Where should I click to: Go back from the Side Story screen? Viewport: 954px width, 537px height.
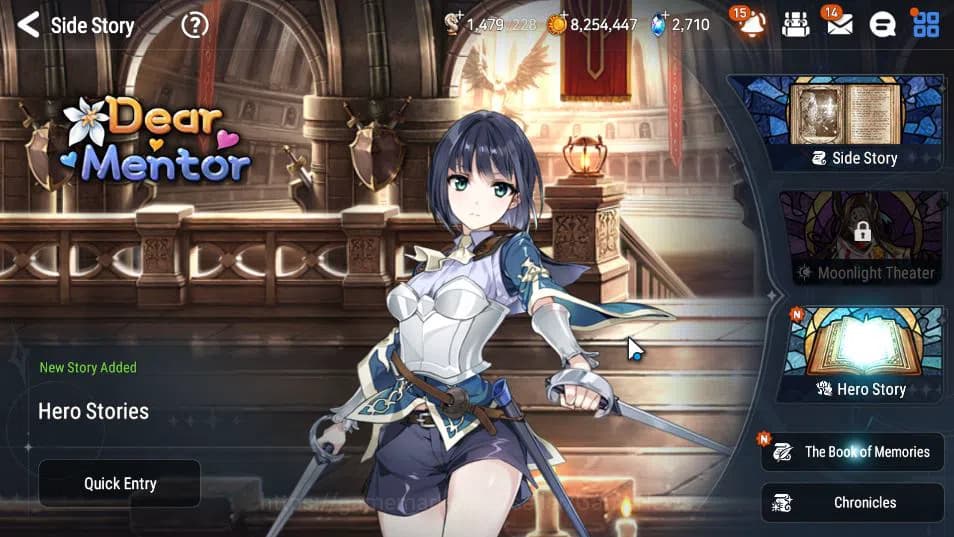pos(28,25)
